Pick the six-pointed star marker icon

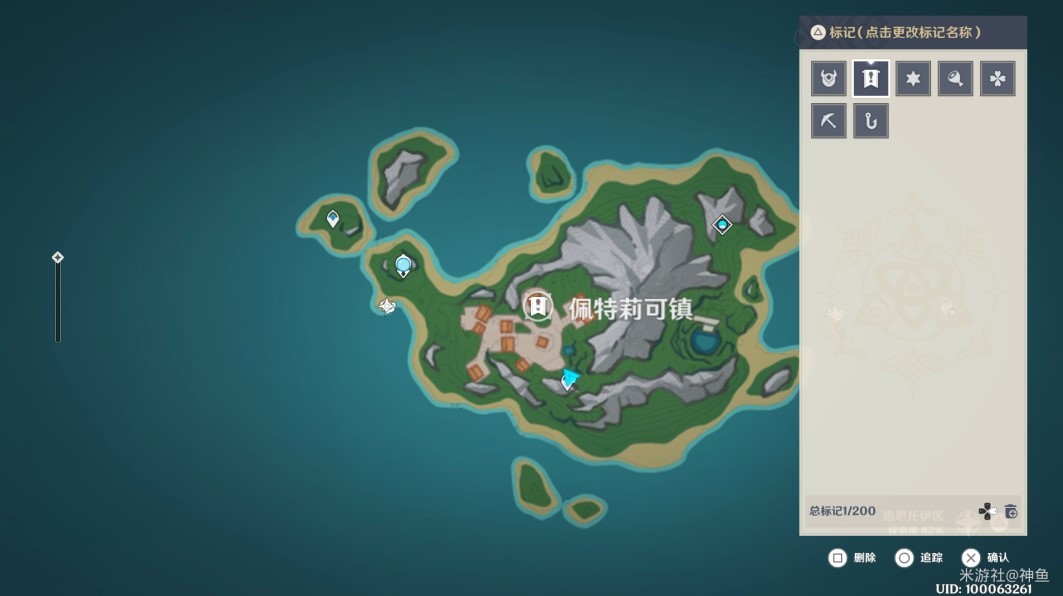click(913, 78)
